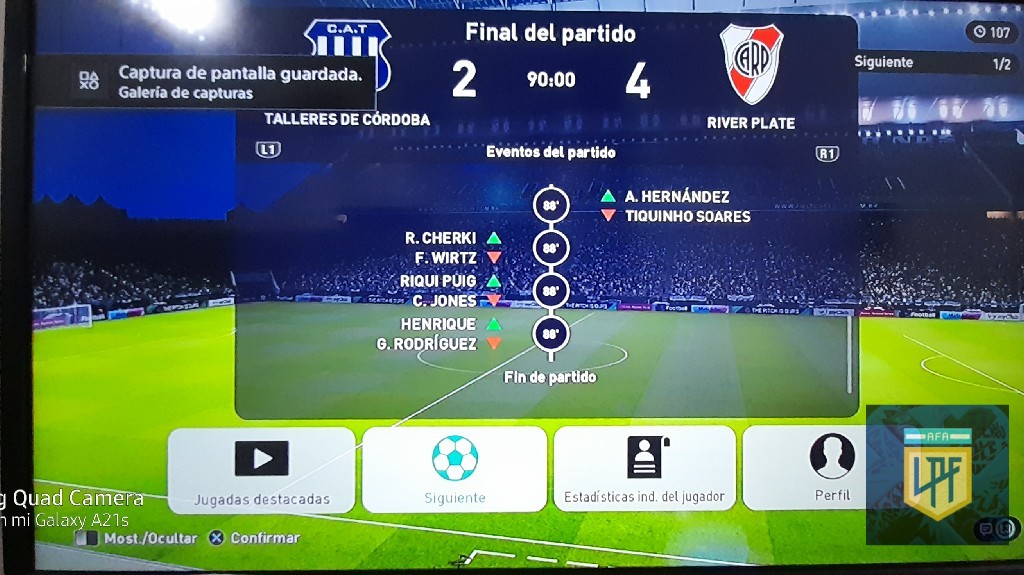Select the Siguiente soccer ball button

coord(454,469)
